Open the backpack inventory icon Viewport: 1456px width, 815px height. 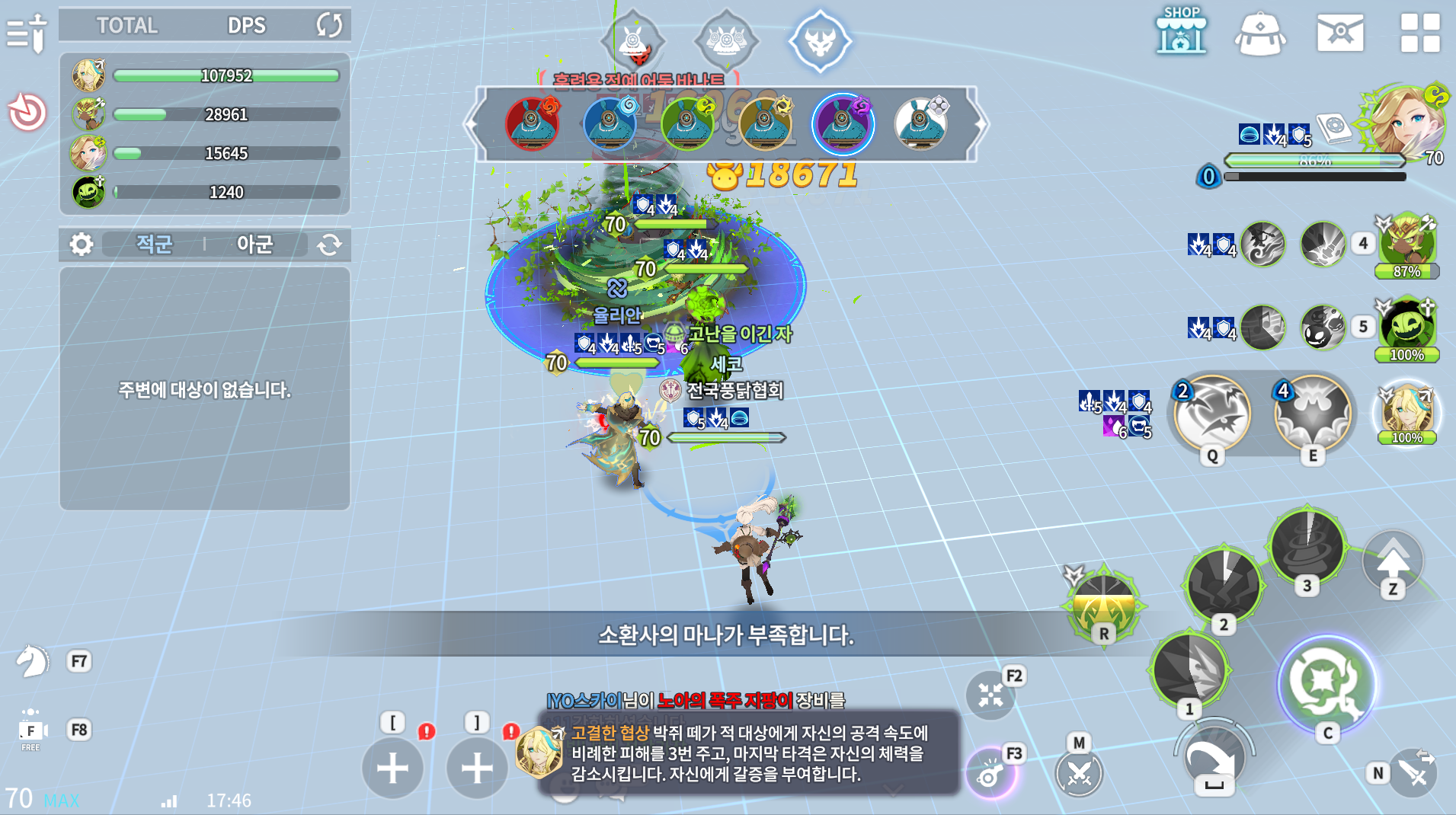coord(1260,34)
